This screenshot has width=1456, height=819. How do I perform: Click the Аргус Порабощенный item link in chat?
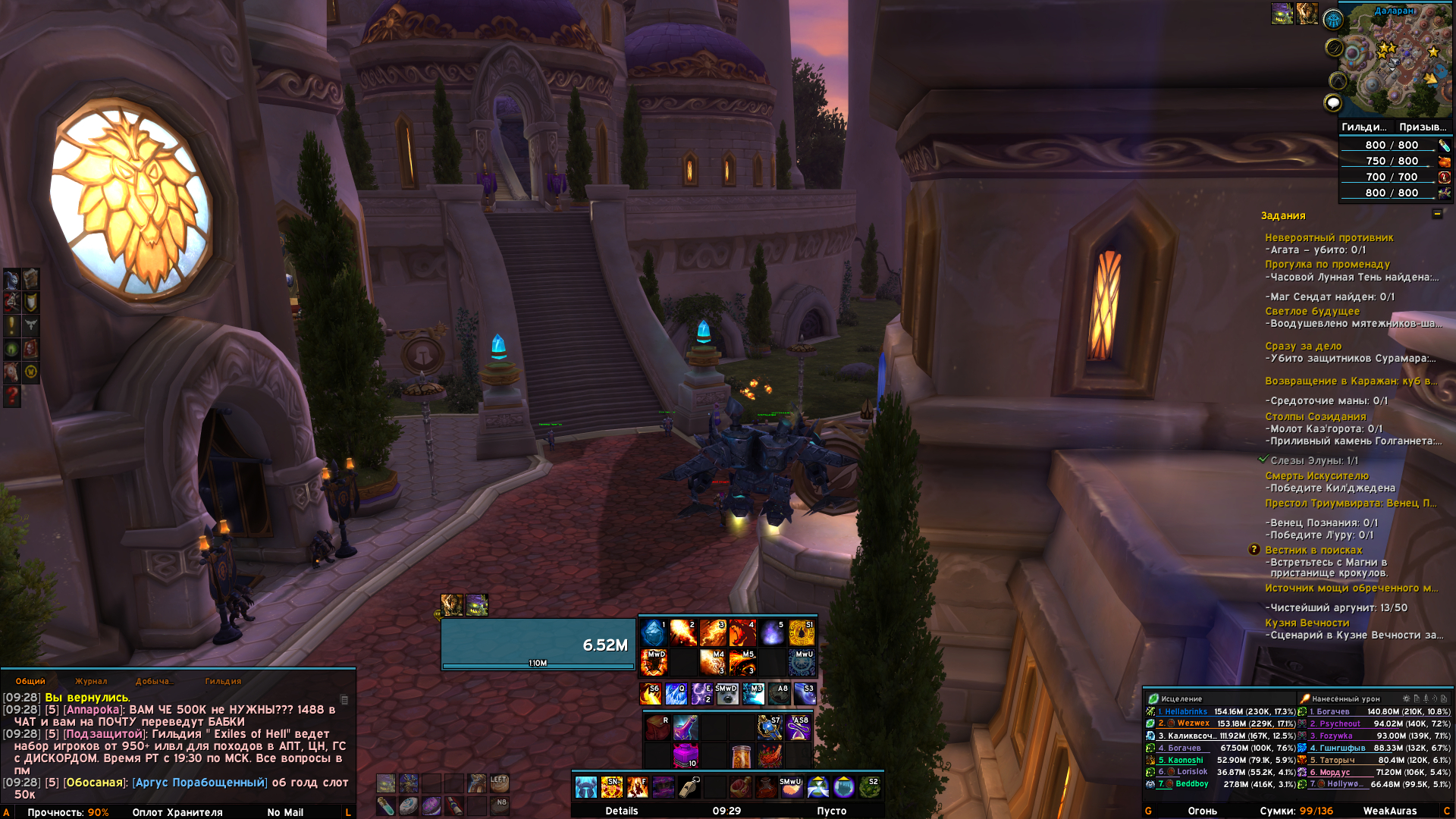199,783
